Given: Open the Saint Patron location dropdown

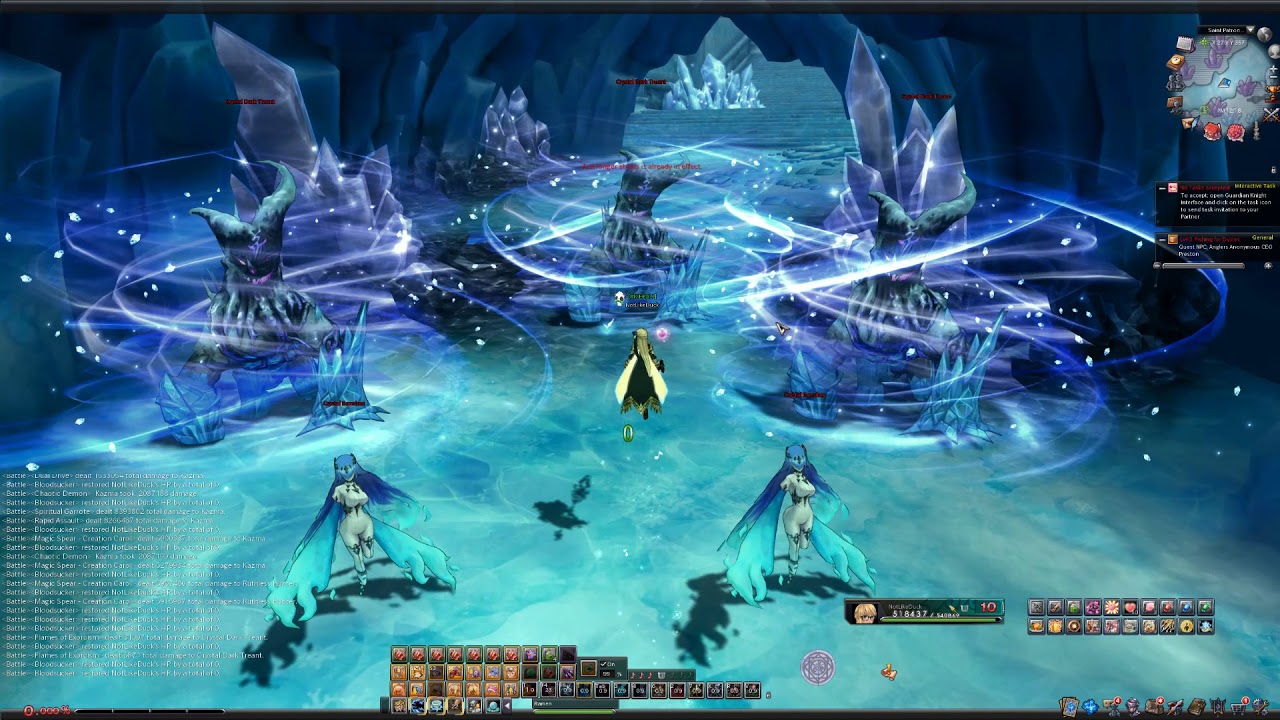Looking at the screenshot, I should [1251, 30].
